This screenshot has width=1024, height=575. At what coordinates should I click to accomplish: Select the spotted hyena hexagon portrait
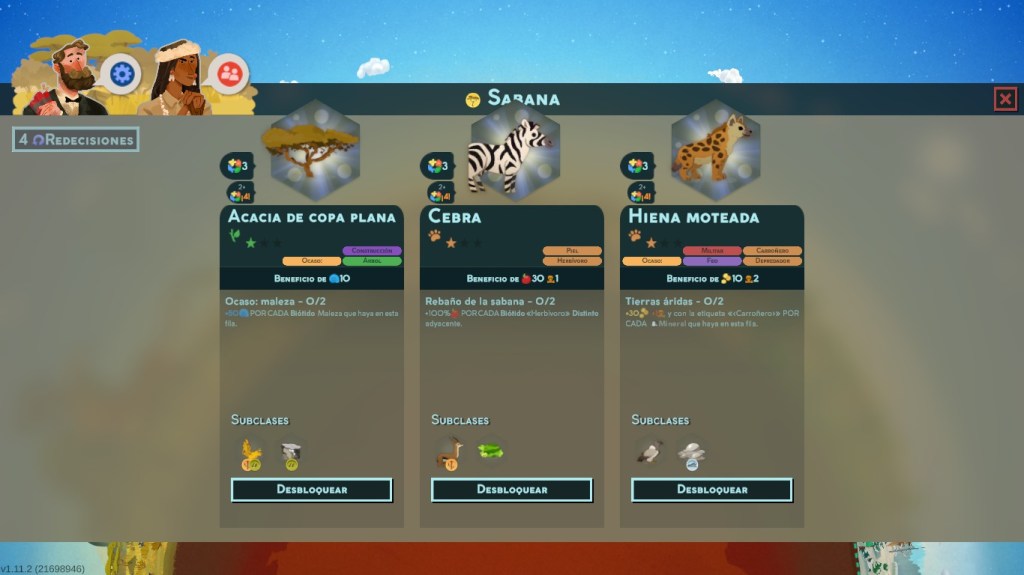point(715,150)
